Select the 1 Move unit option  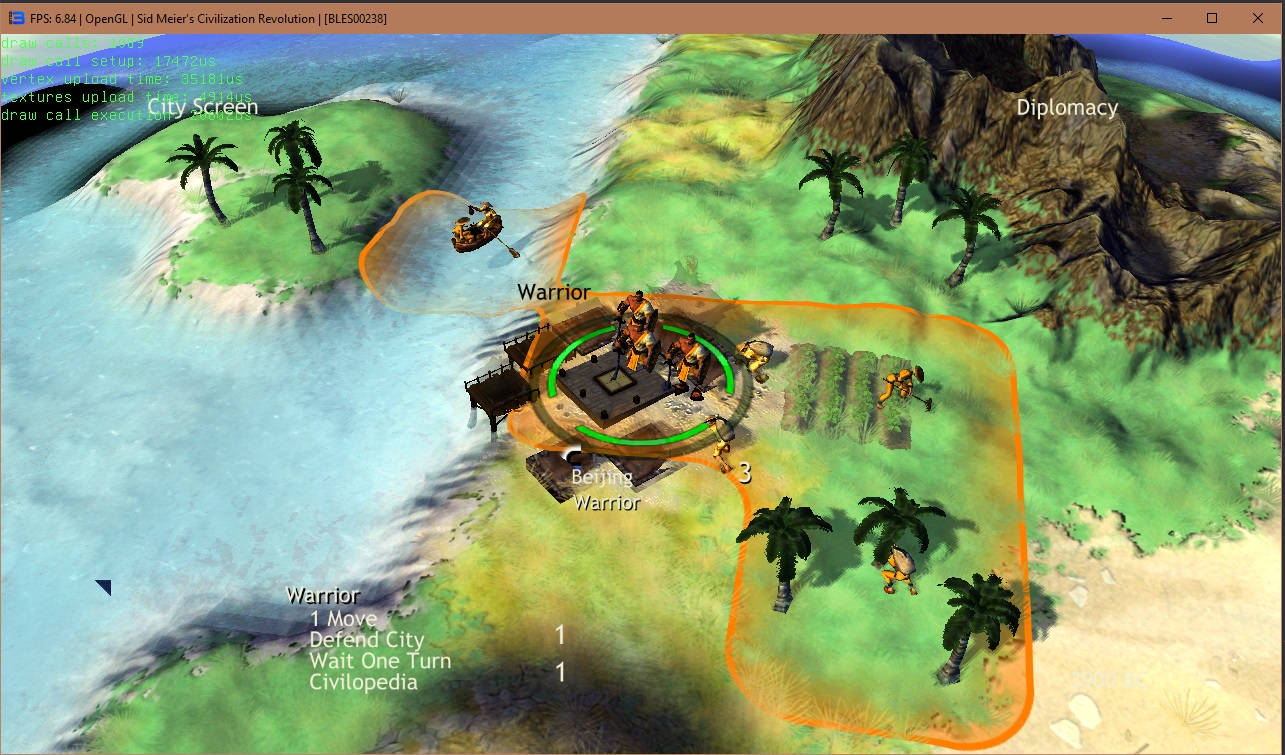[x=343, y=619]
